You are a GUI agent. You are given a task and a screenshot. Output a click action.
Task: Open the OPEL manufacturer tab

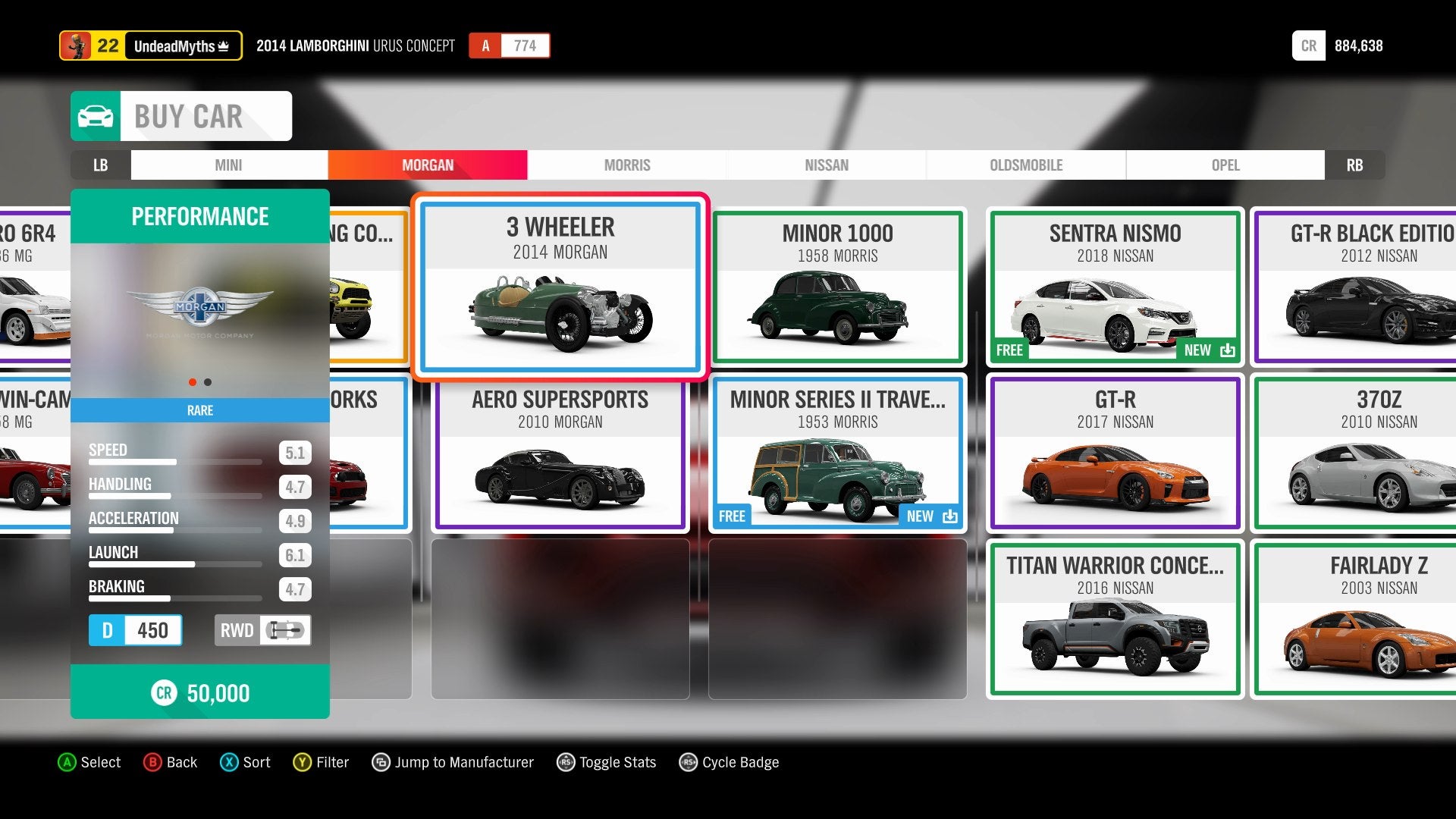click(1225, 165)
